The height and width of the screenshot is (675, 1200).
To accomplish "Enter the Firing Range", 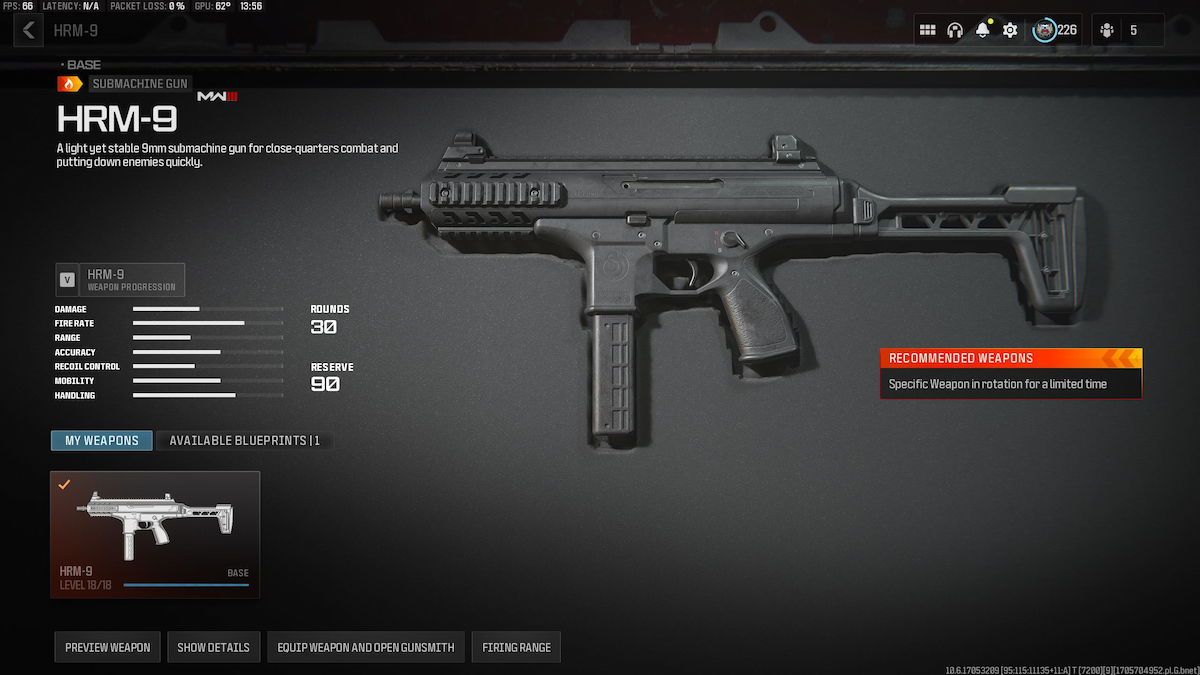I will (516, 647).
